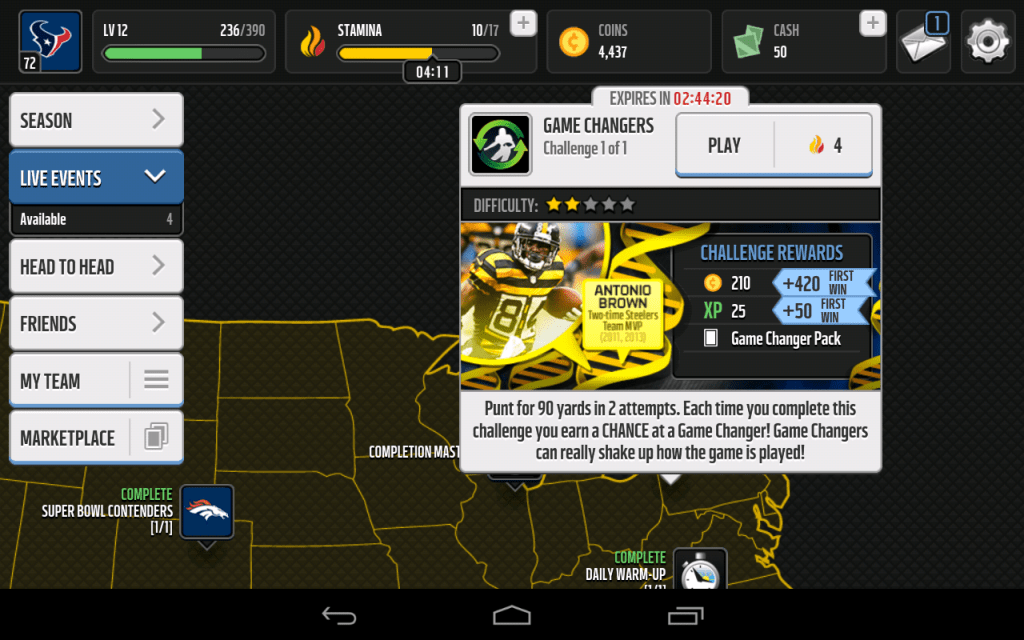Show the Available live events row
Viewport: 1024px width, 640px height.
click(96, 219)
